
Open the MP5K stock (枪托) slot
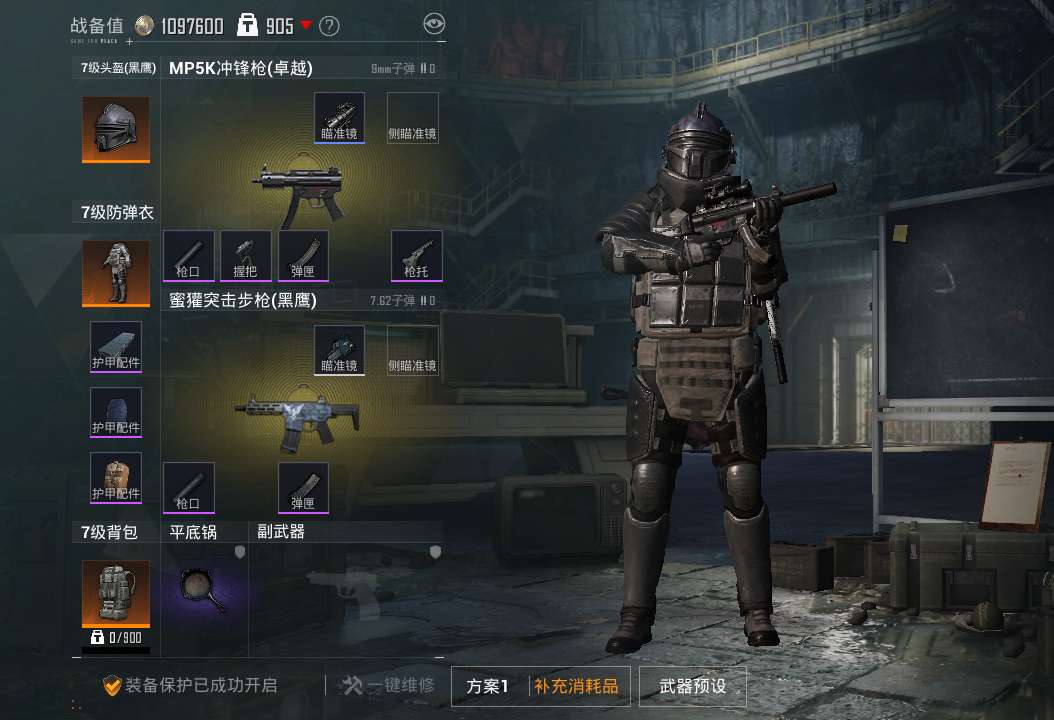[x=416, y=255]
